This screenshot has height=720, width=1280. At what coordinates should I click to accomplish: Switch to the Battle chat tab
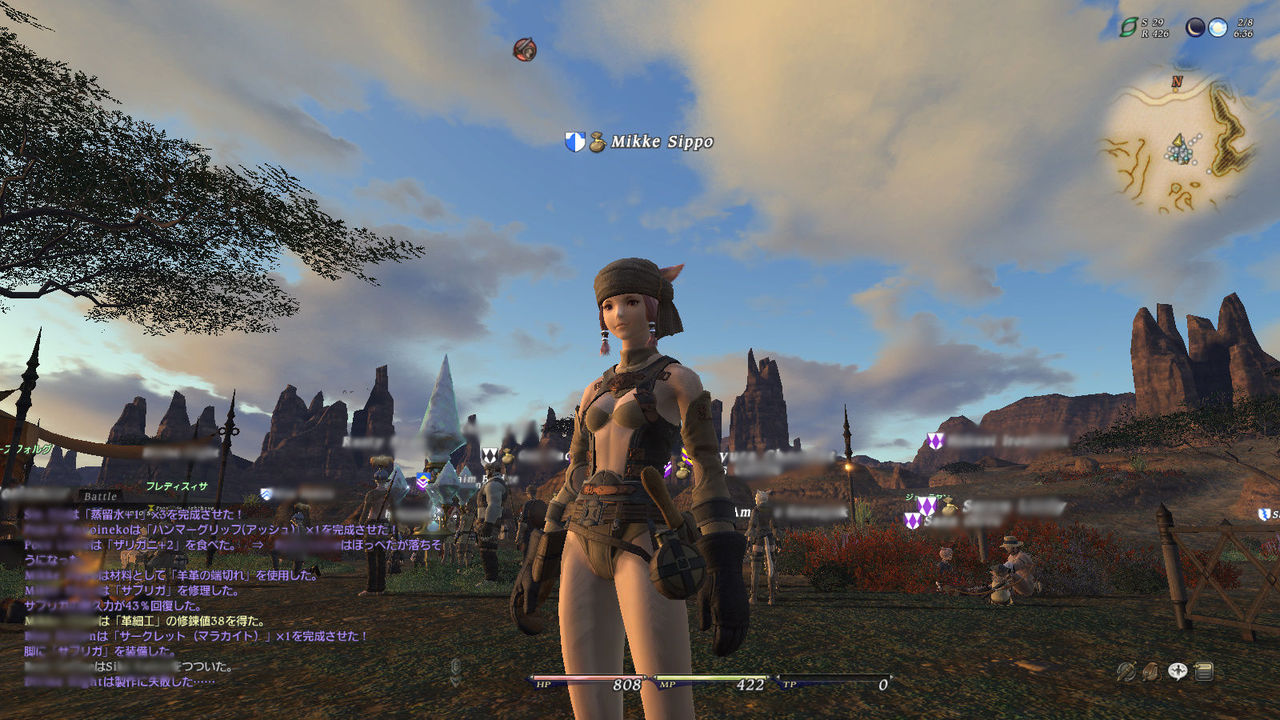click(x=100, y=496)
